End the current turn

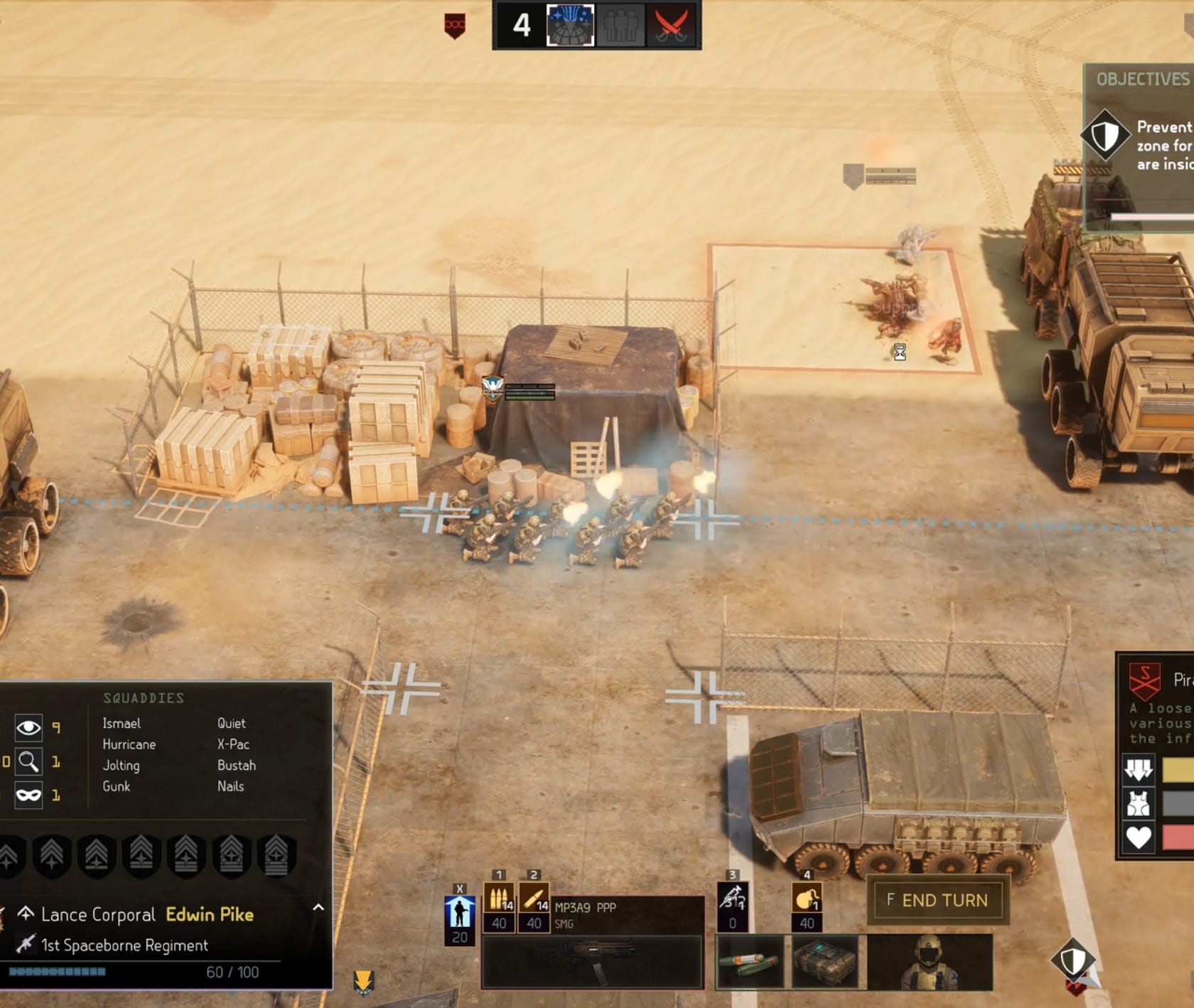point(937,901)
